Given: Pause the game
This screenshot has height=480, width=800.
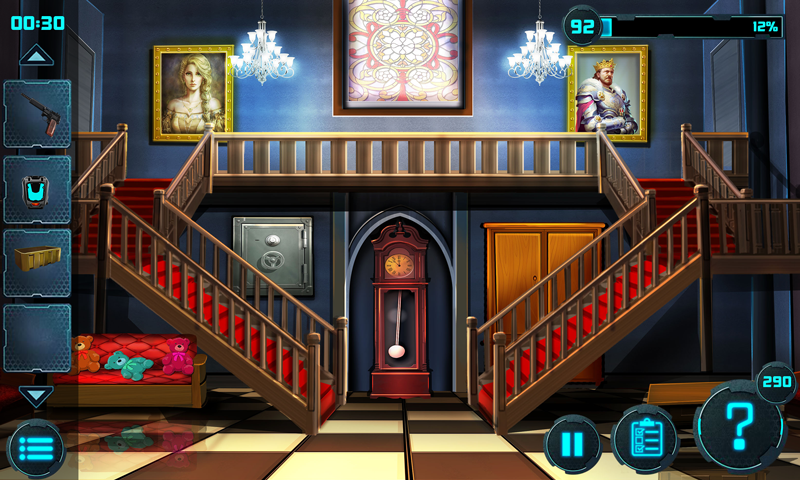Looking at the screenshot, I should [573, 443].
